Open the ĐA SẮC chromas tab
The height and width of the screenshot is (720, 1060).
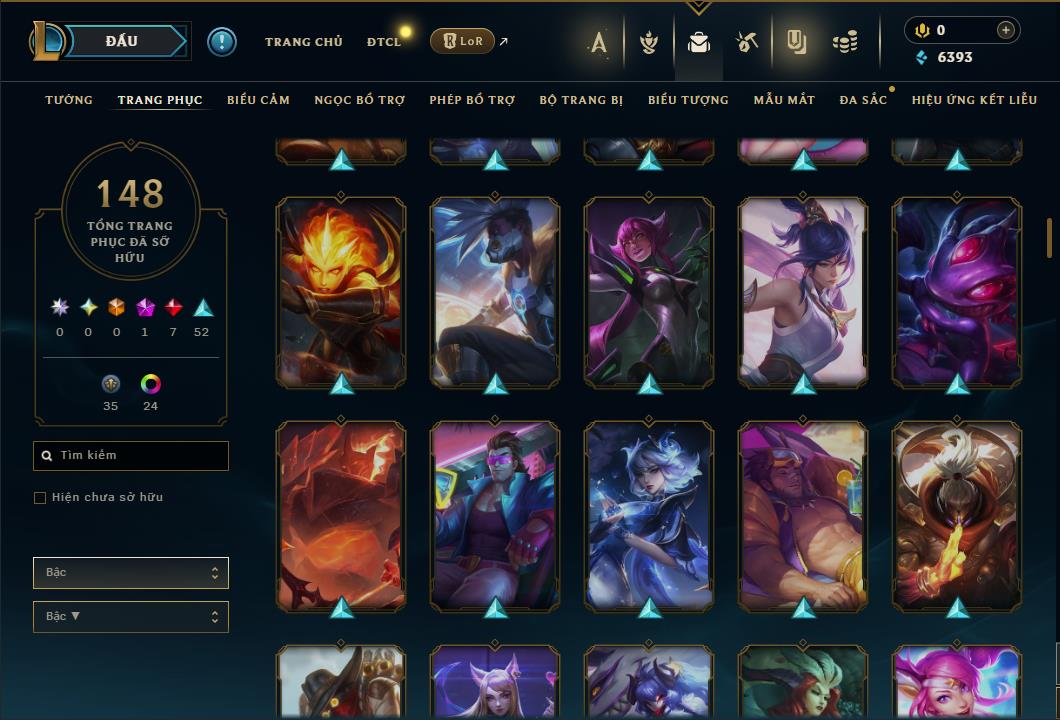863,100
